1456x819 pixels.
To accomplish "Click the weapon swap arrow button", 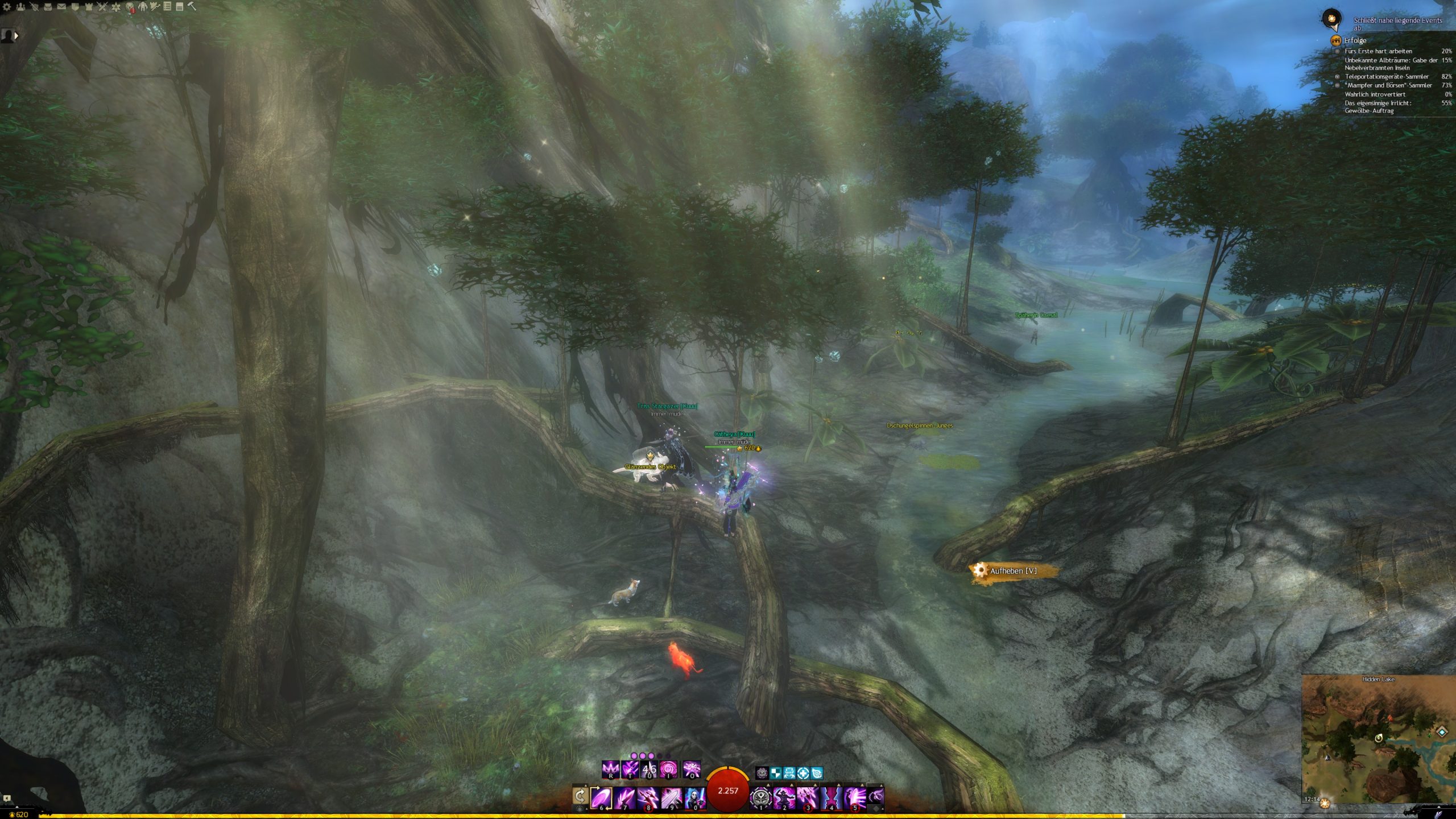I will click(580, 796).
